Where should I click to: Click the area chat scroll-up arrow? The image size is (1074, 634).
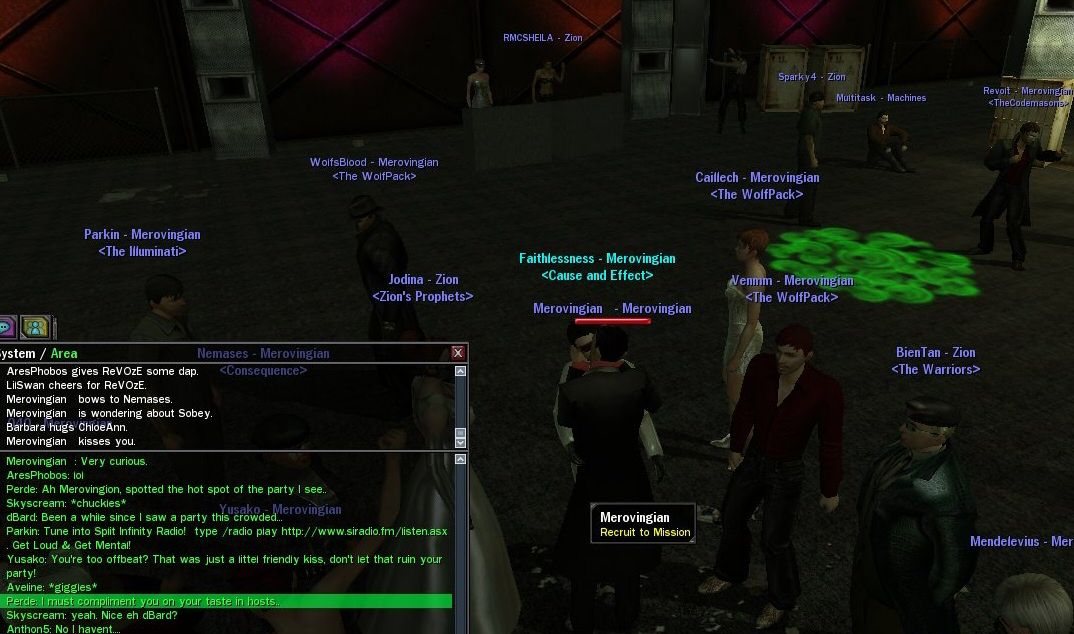point(460,460)
